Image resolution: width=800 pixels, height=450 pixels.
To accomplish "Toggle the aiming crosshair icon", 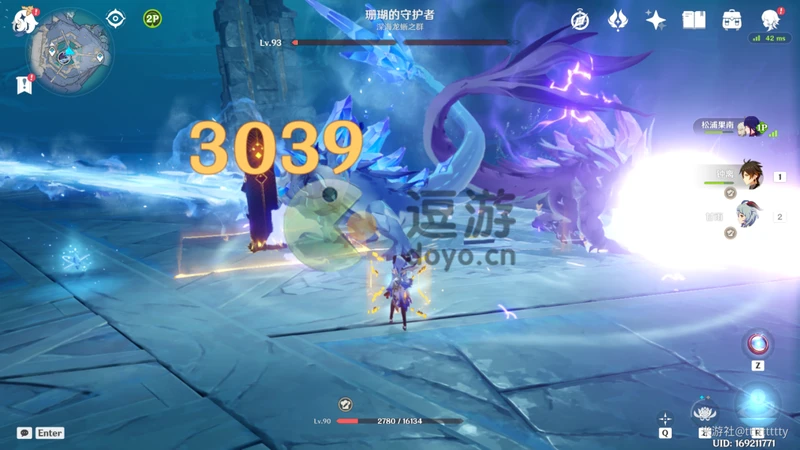I will (665, 419).
